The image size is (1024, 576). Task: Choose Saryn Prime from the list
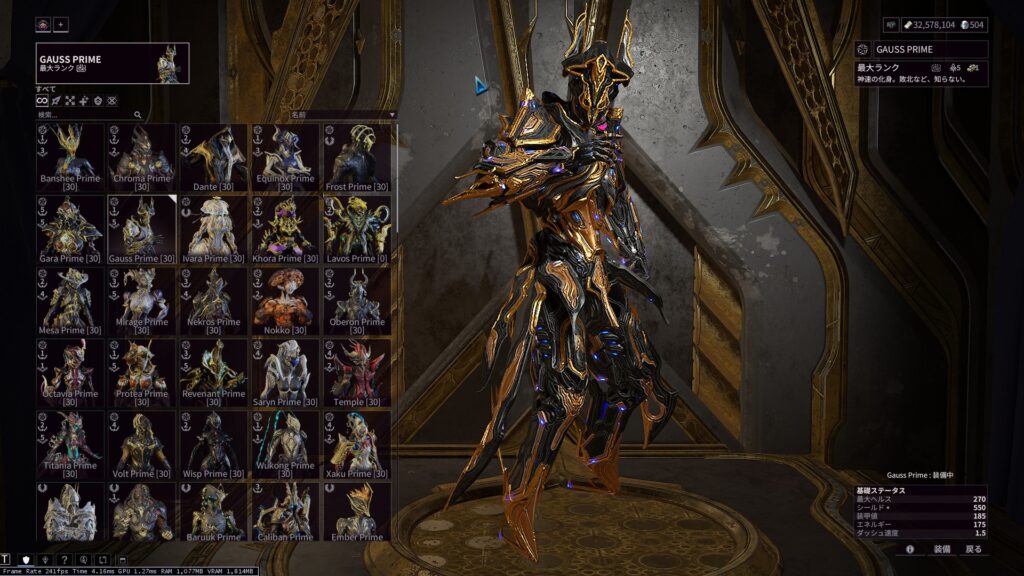[x=285, y=373]
